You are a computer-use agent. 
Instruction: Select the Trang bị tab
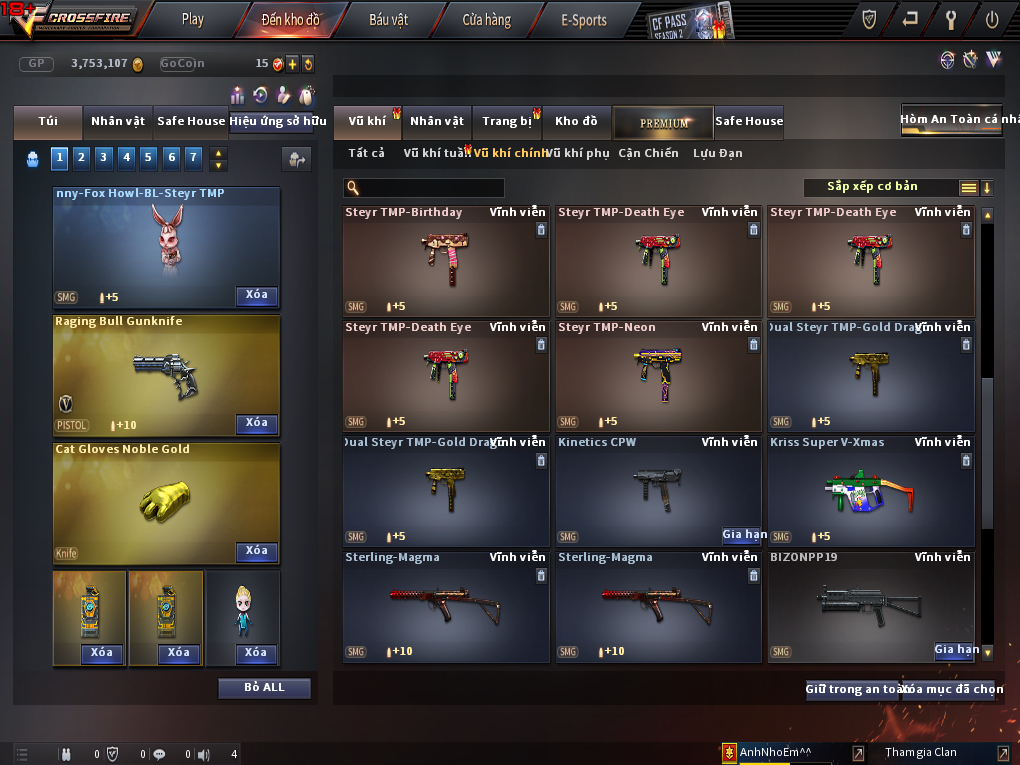(x=507, y=121)
